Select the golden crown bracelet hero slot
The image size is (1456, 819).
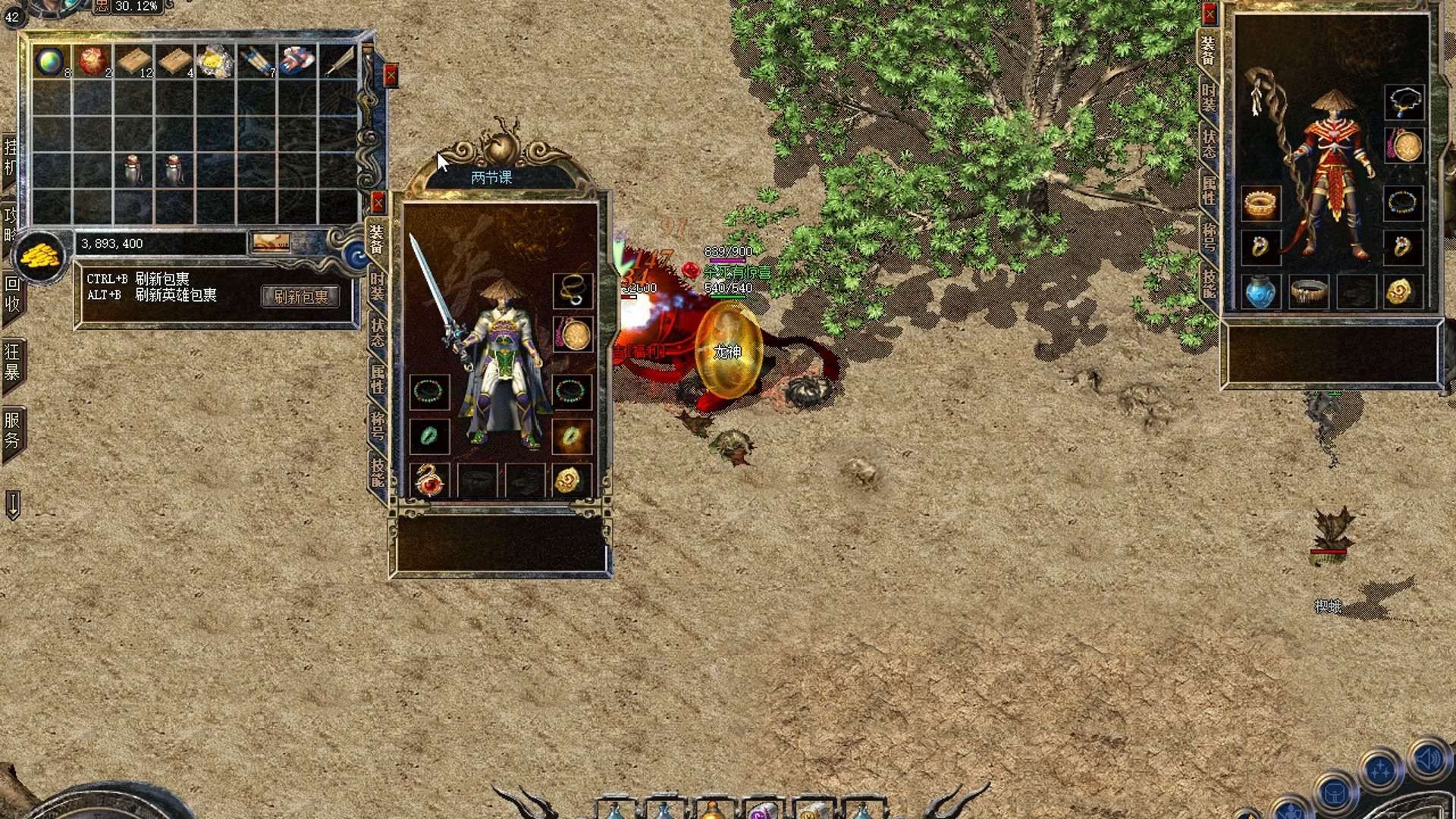coord(1260,203)
